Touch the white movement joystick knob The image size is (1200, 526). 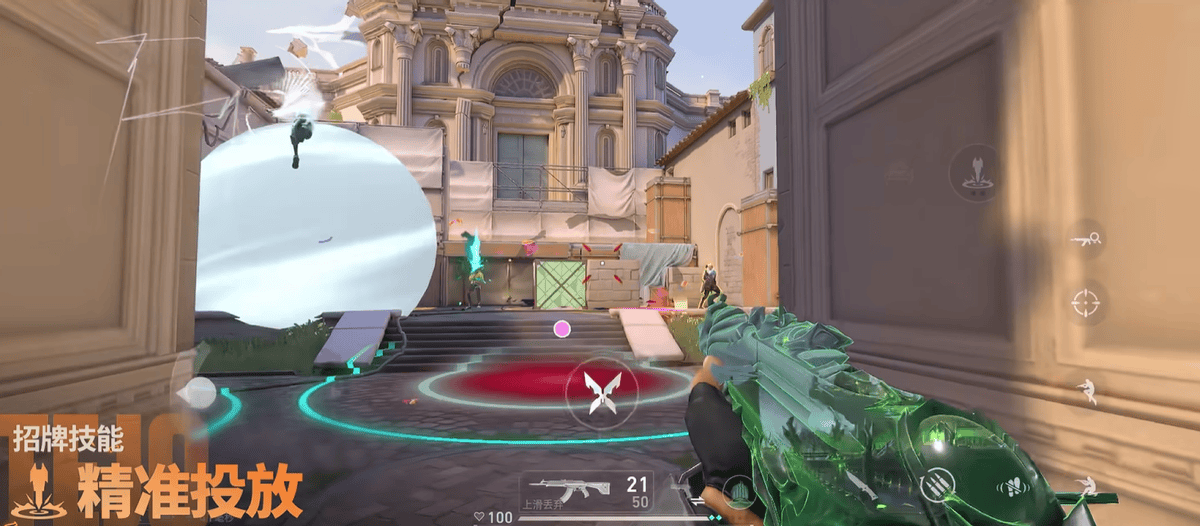pyautogui.click(x=201, y=392)
